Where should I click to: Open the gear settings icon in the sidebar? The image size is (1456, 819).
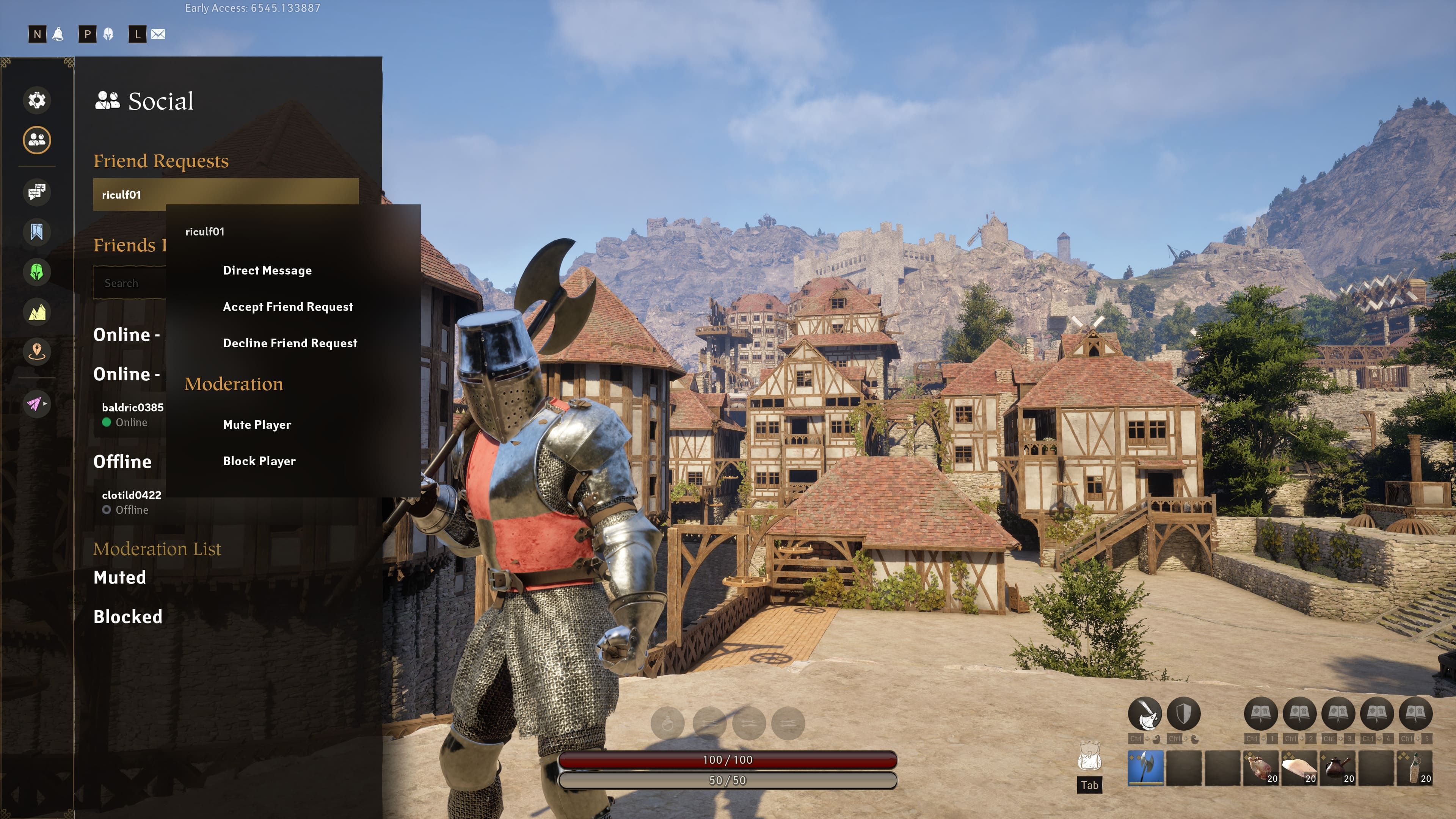coord(37,100)
